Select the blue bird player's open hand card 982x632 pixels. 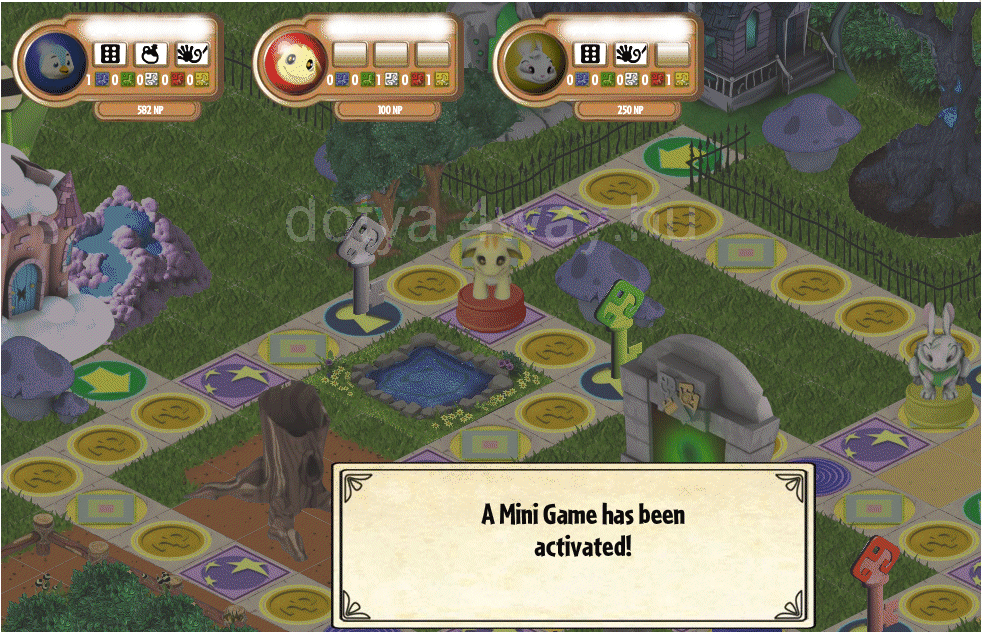click(x=191, y=53)
